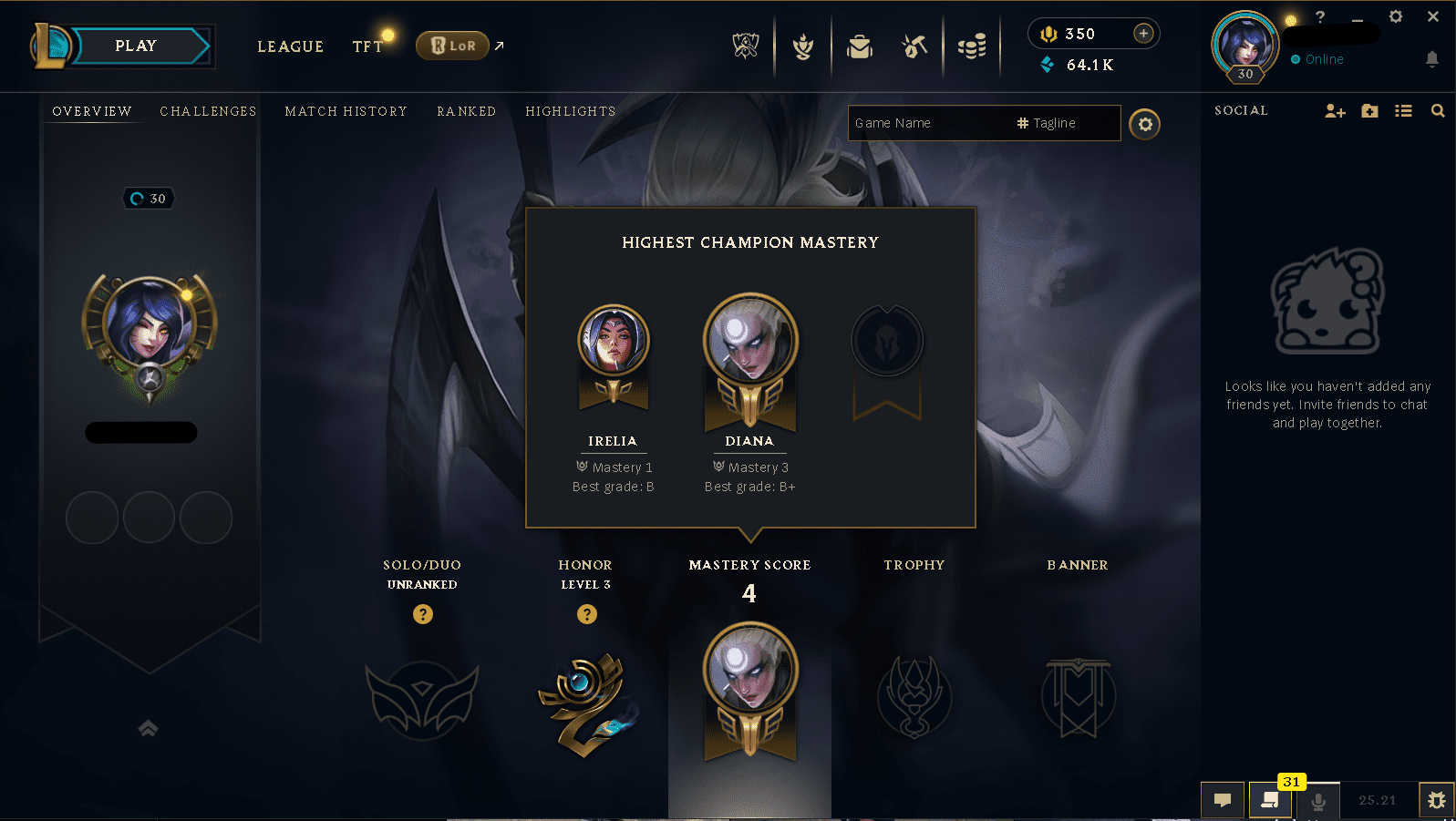Open the chat bubble icon
1456x821 pixels.
tap(1223, 801)
